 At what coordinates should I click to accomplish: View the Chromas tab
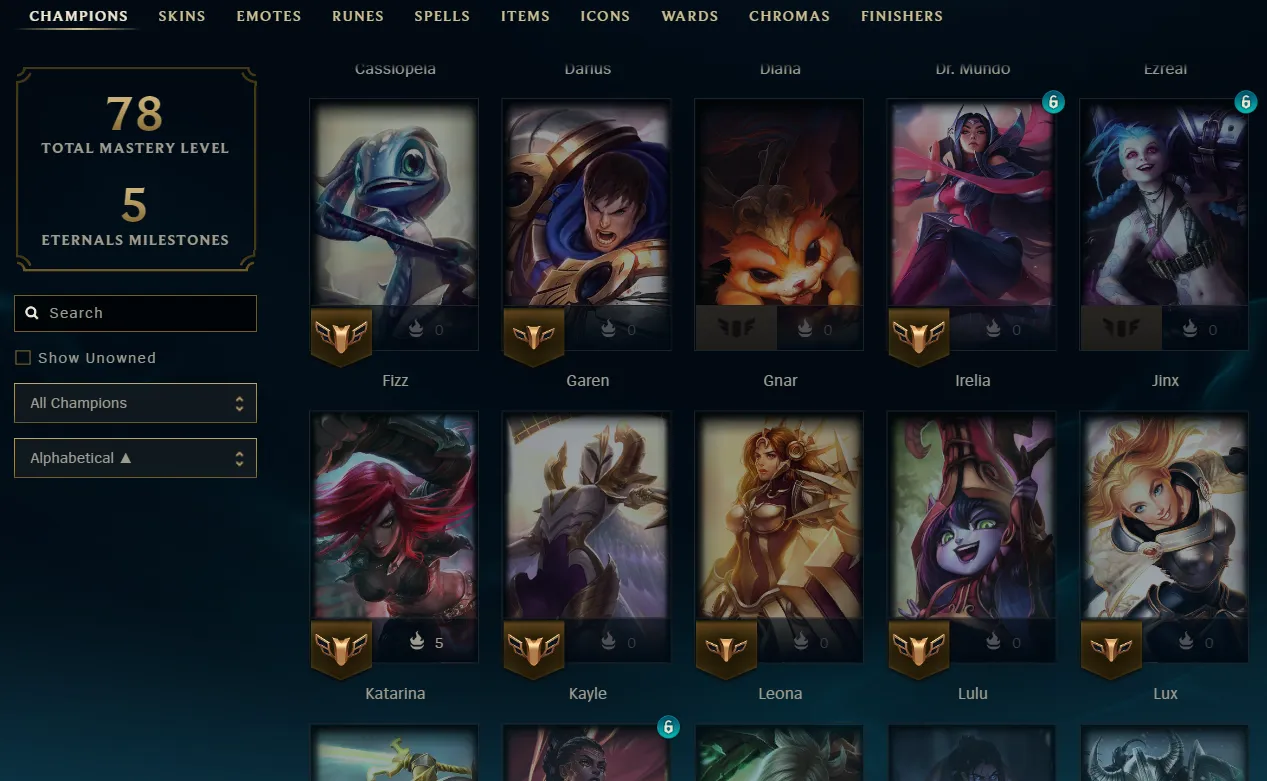(789, 16)
